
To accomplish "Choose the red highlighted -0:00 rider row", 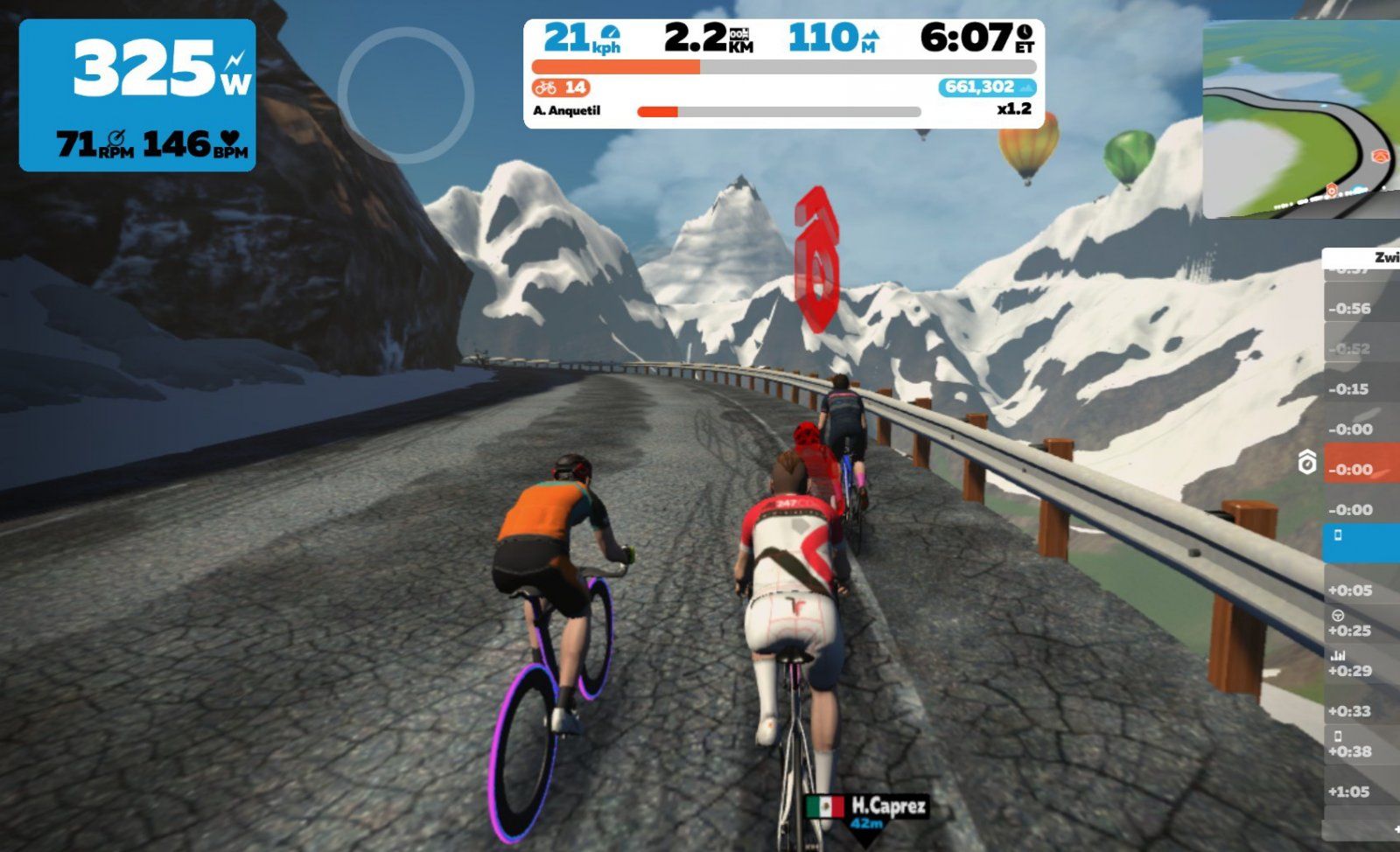I will click(x=1361, y=470).
